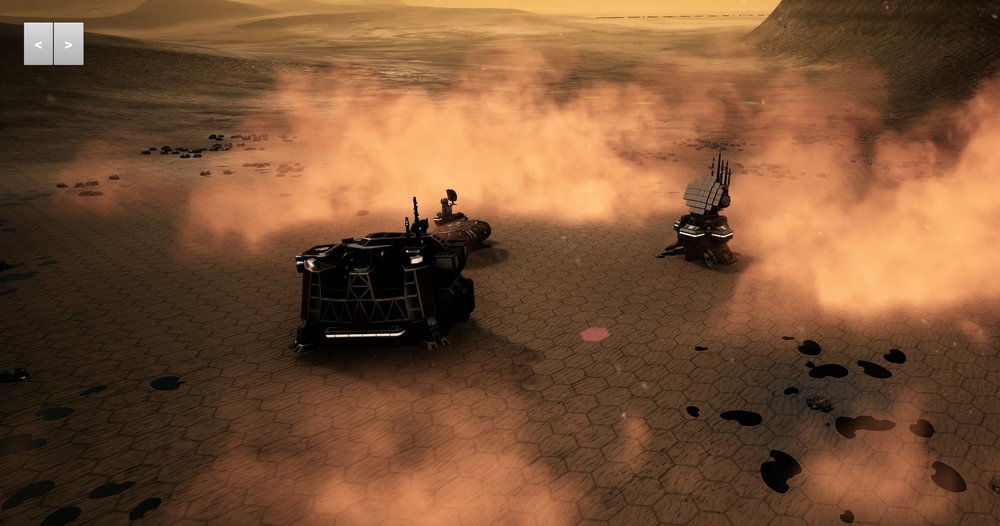Advance to the next screenshot with right arrow
The height and width of the screenshot is (526, 1000).
pyautogui.click(x=68, y=44)
